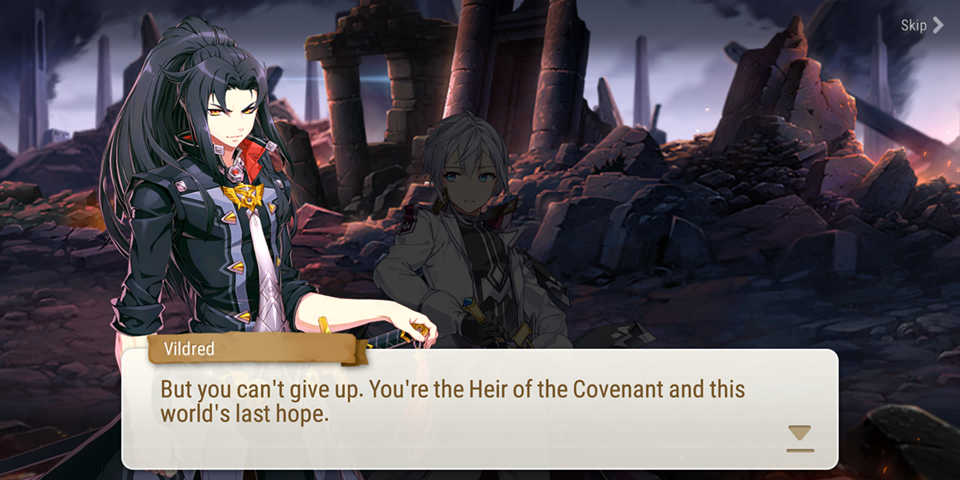Continue Vildred's dialogue text box
Image resolution: width=960 pixels, height=480 pixels.
(x=478, y=408)
